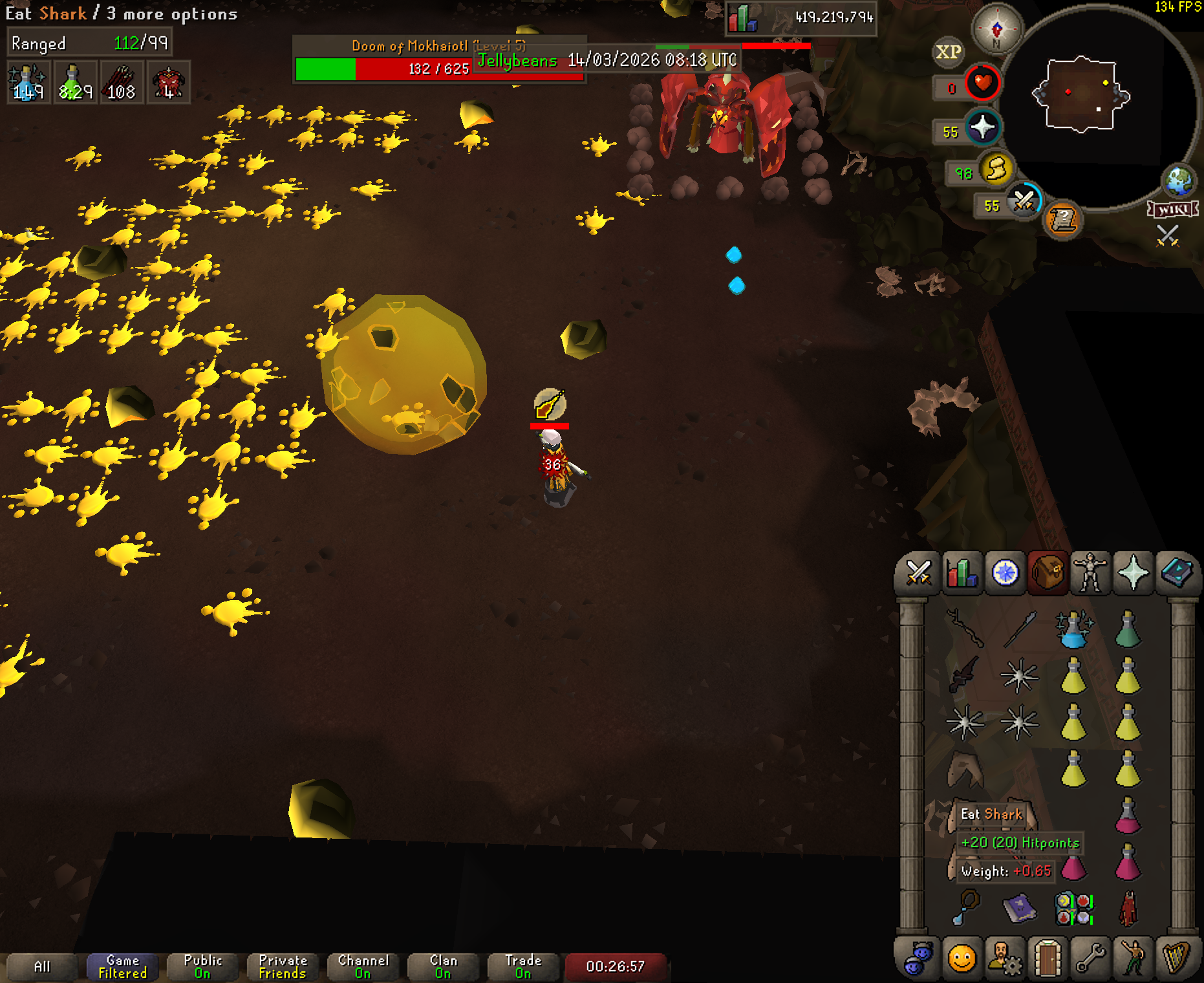The height and width of the screenshot is (983, 1204).
Task: Switch to the Clan chat tab
Action: (443, 966)
